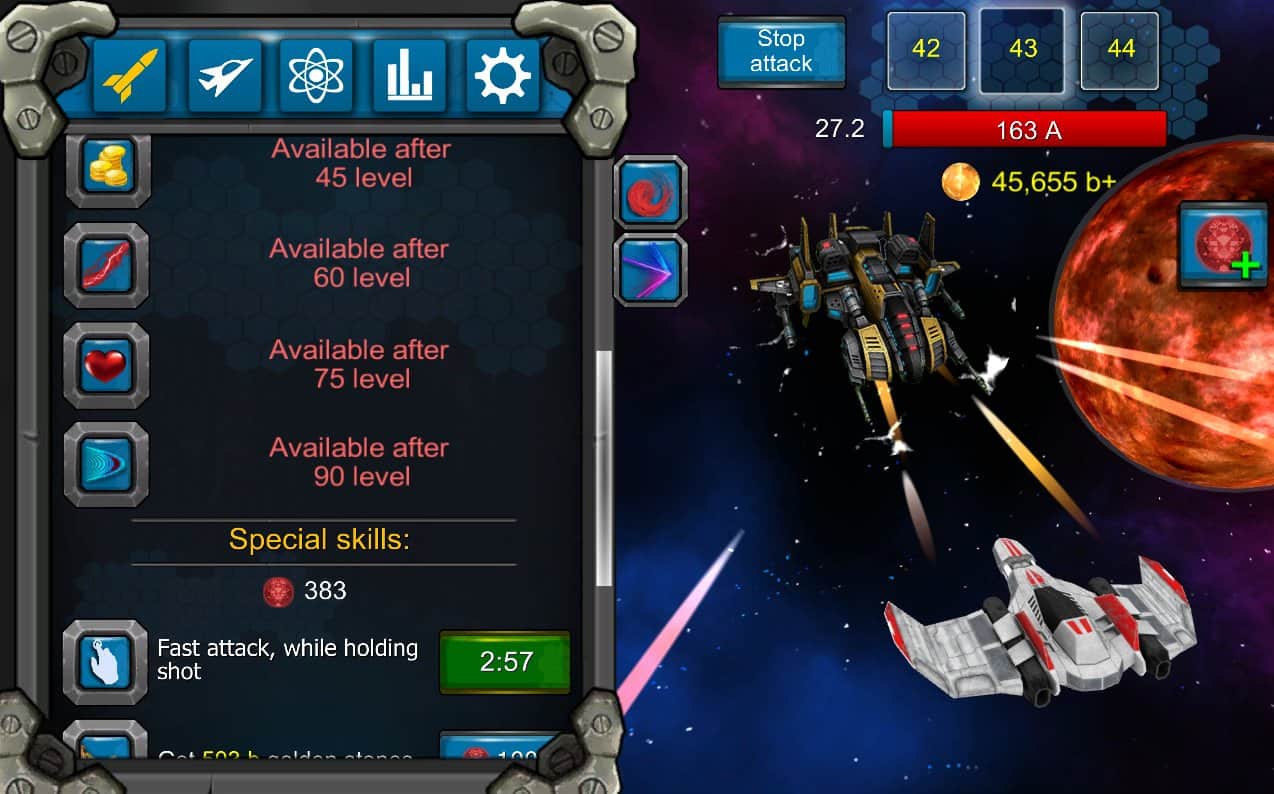Click the red lightning streak skill icon

point(106,265)
